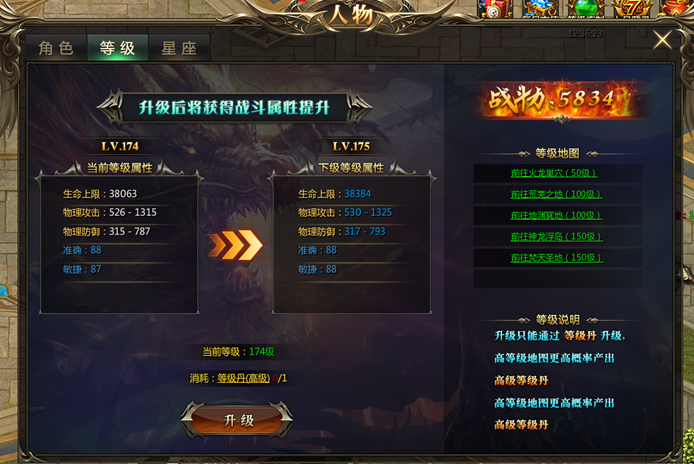The width and height of the screenshot is (694, 464).
Task: Switch to the 角色 tab
Action: (56, 48)
